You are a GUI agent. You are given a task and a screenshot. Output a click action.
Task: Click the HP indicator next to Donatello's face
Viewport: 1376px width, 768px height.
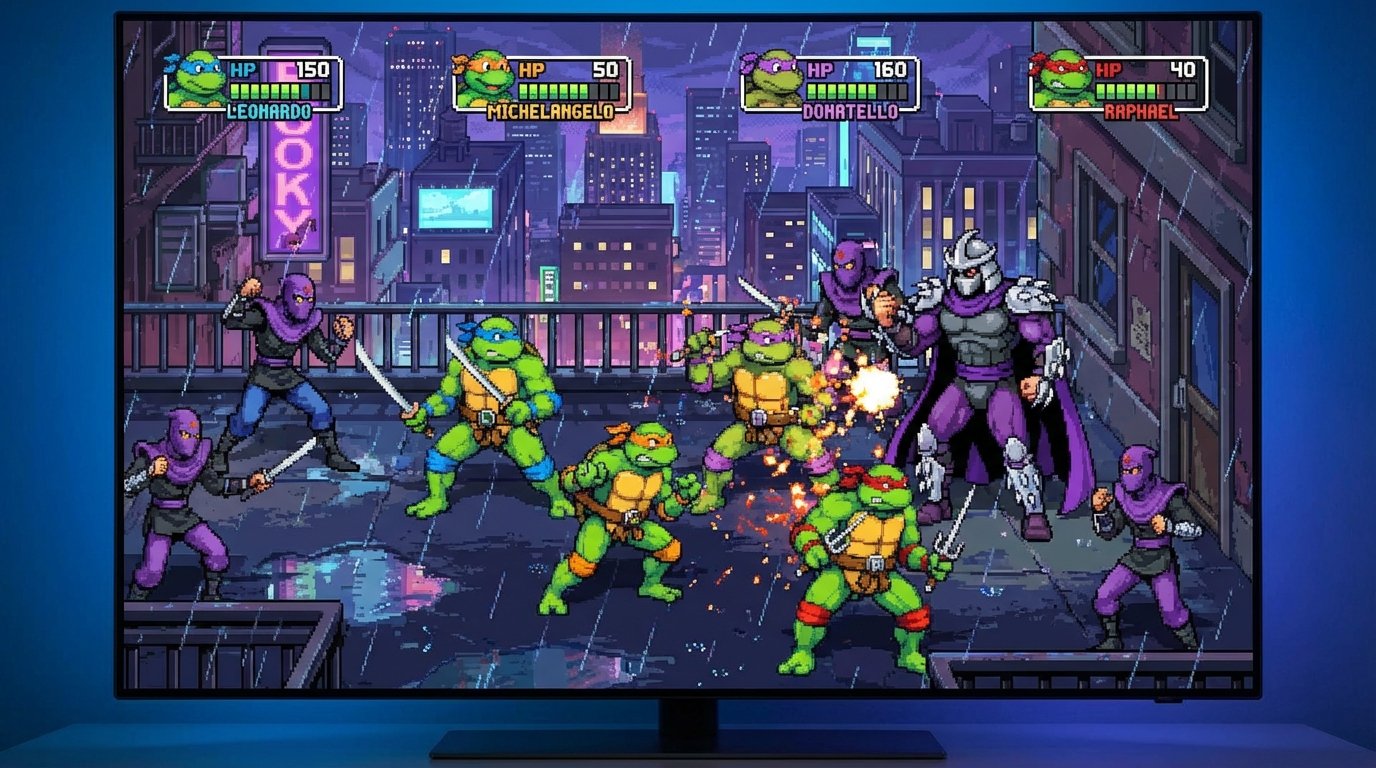(x=820, y=70)
